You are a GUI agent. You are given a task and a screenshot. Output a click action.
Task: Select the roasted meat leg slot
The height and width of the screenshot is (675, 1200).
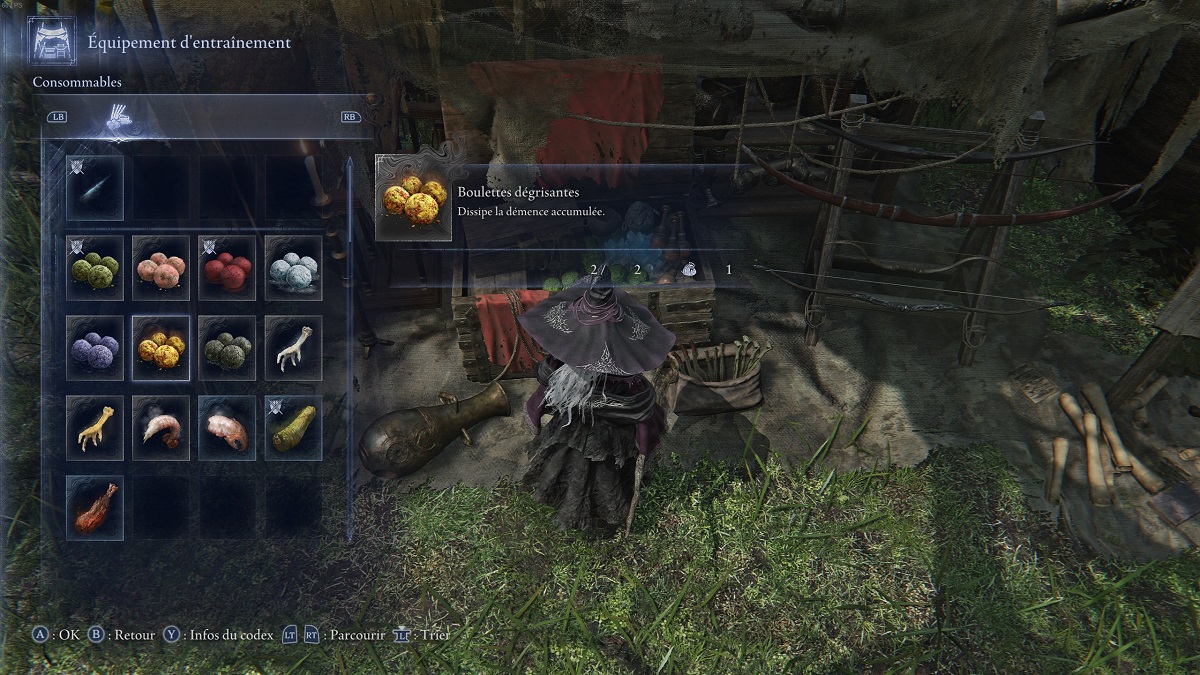[x=95, y=507]
